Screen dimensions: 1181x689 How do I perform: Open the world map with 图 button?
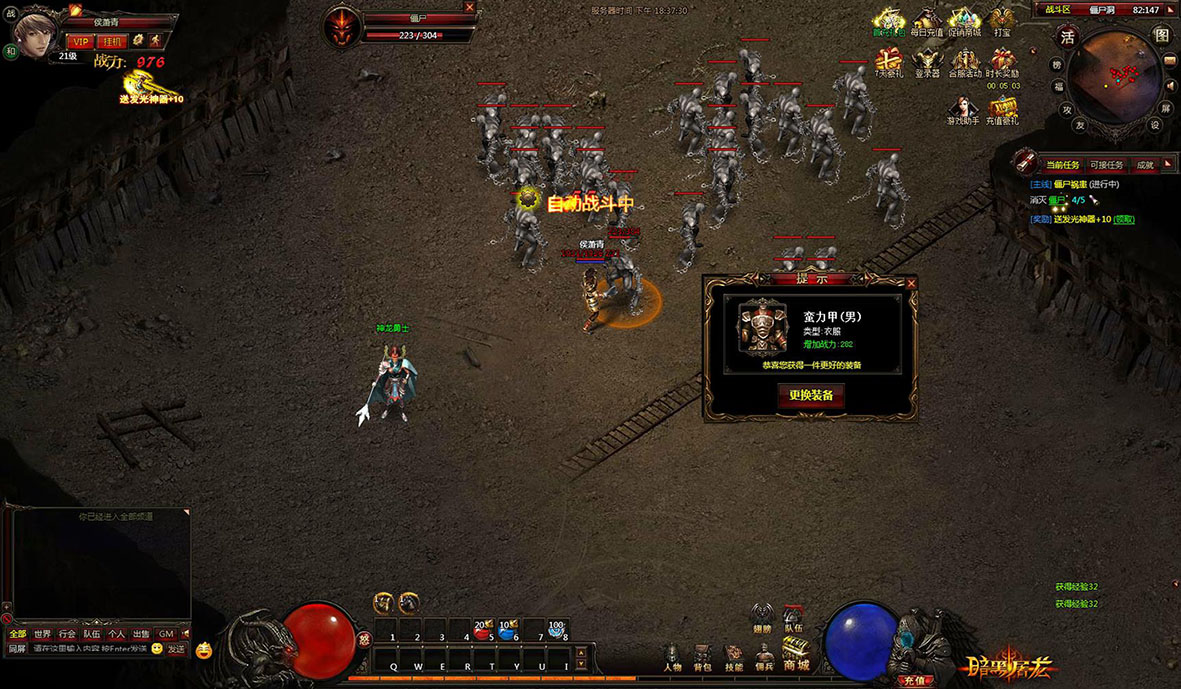coord(1162,35)
